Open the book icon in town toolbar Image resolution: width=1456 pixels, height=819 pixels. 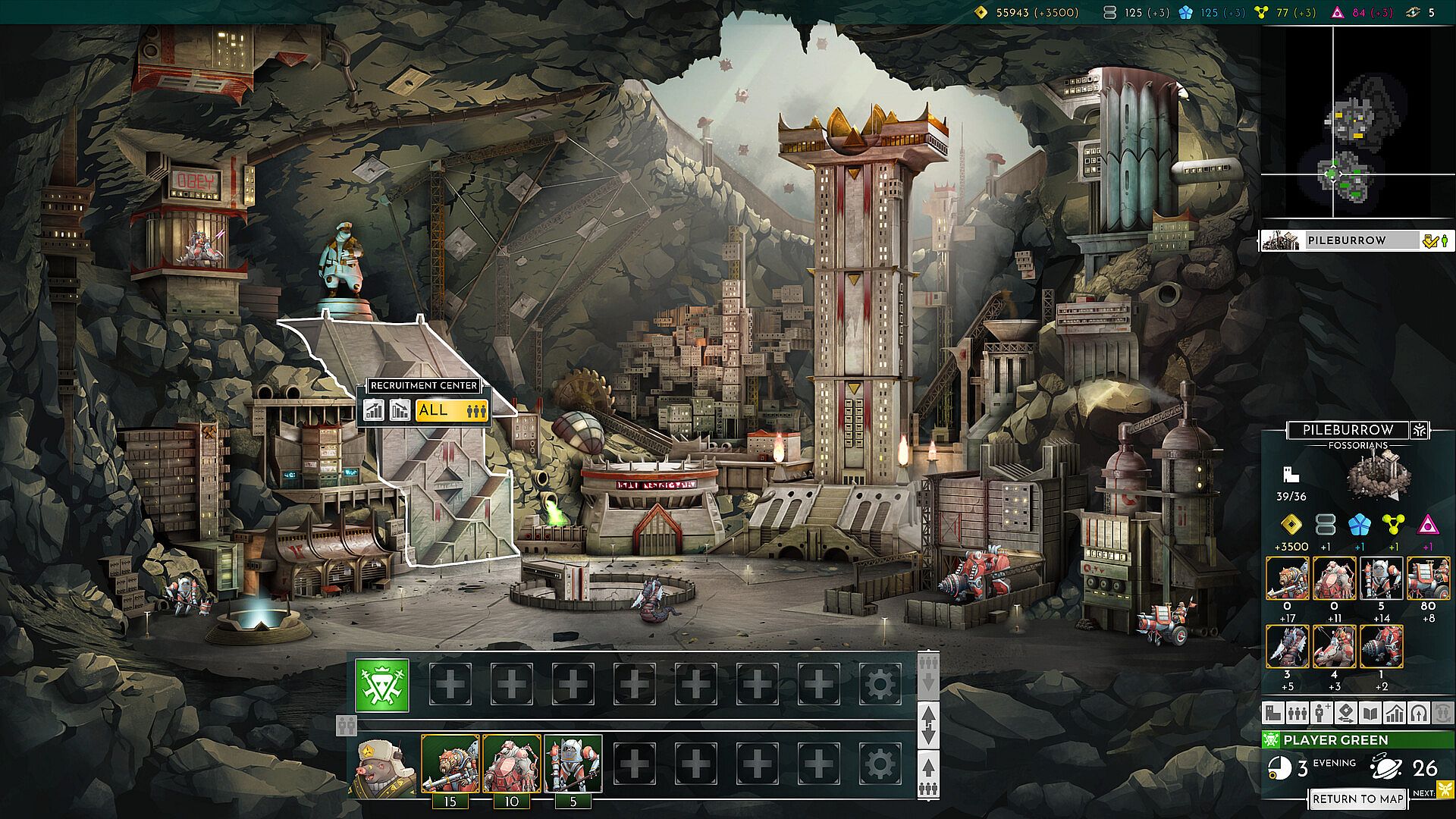pyautogui.click(x=1370, y=713)
